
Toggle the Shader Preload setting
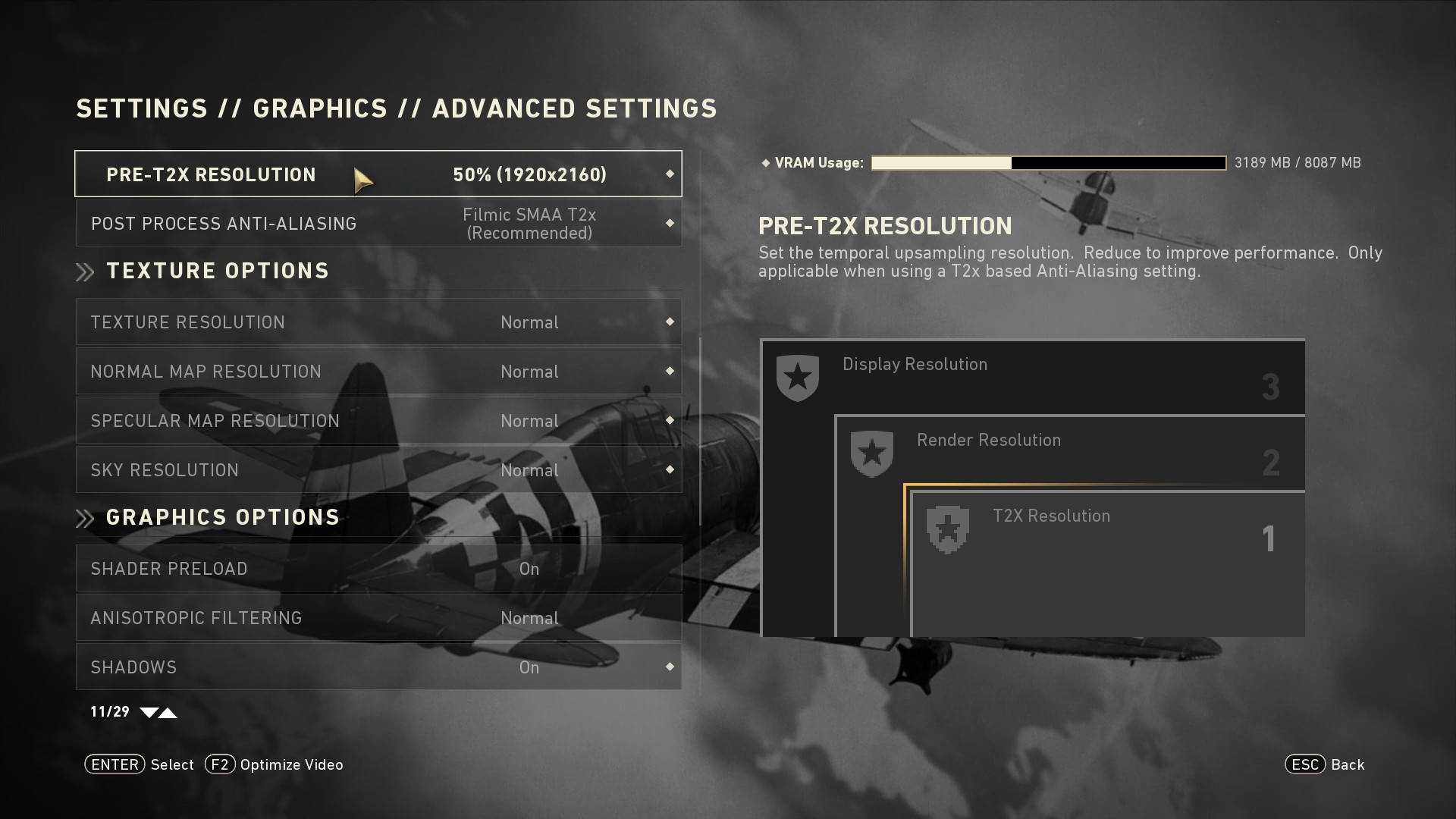pos(378,569)
